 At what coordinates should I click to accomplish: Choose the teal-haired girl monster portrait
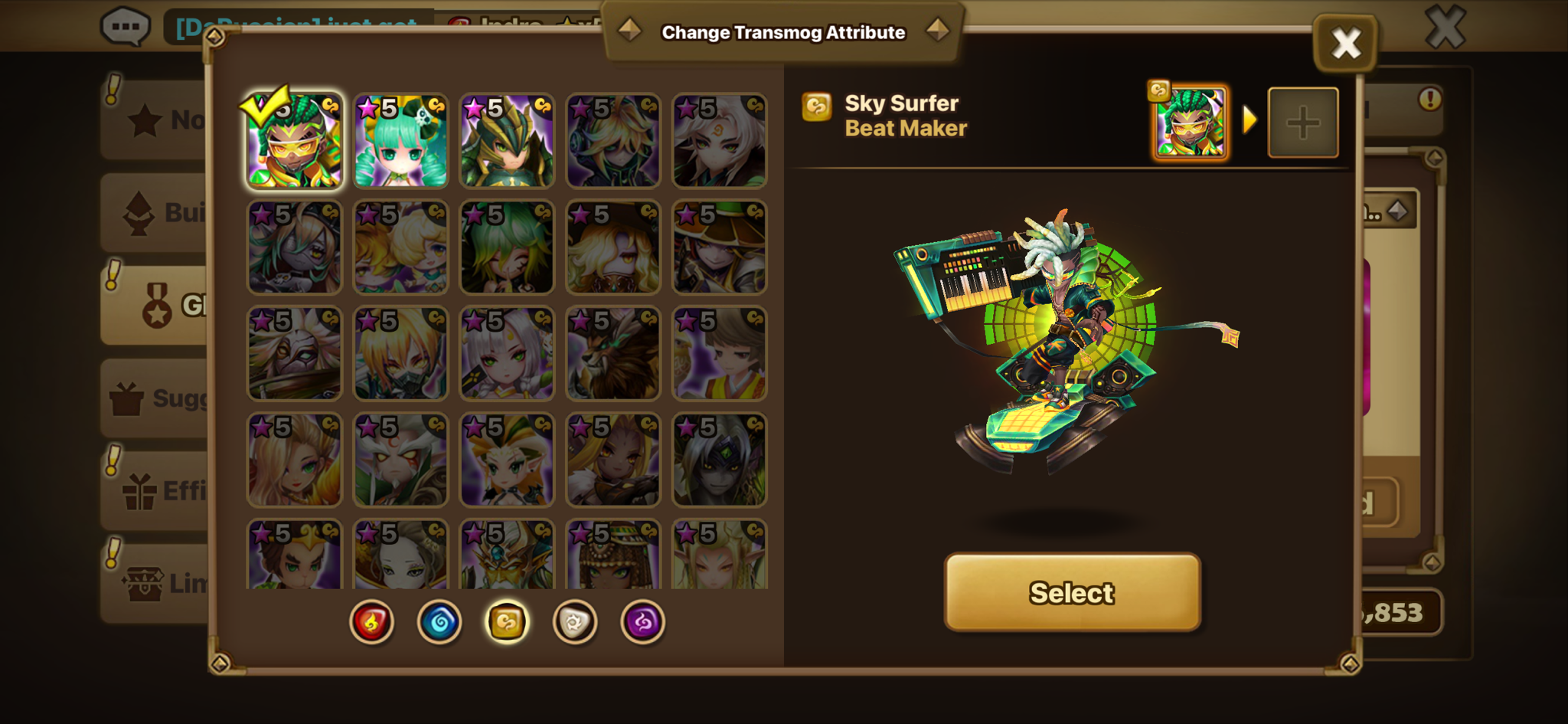point(400,141)
